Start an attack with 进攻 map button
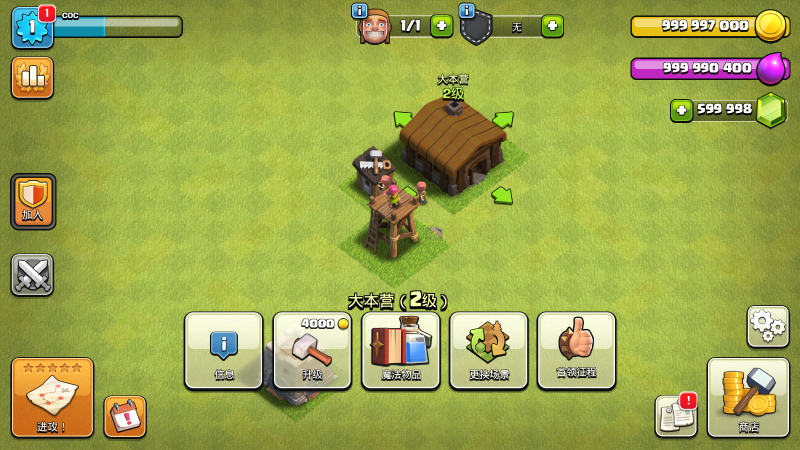800x450 pixels. click(52, 397)
